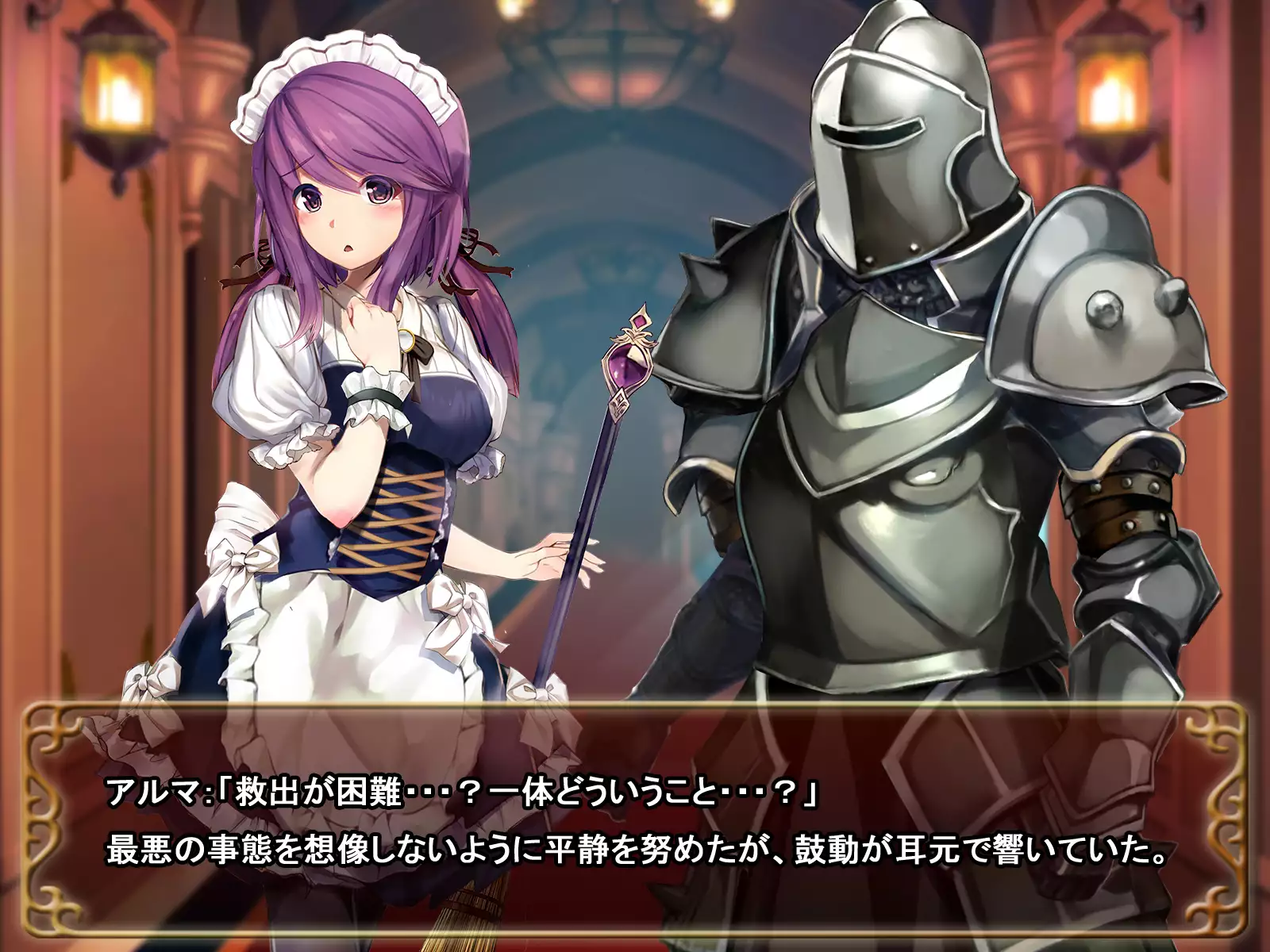Image resolution: width=1270 pixels, height=952 pixels.
Task: Click the dialogue text box to continue
Action: click(x=635, y=821)
